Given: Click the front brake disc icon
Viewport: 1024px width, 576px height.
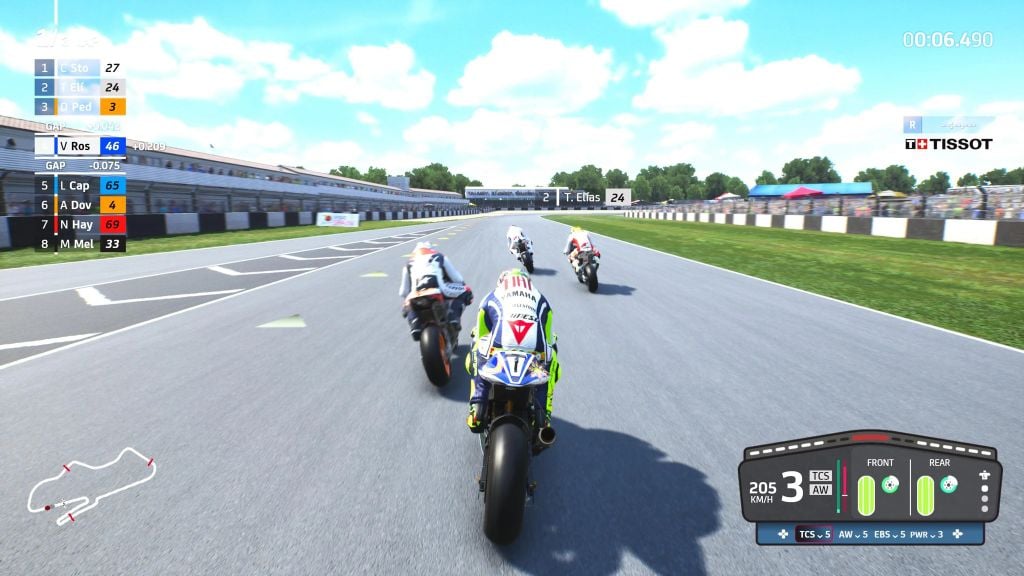Looking at the screenshot, I should pos(890,485).
